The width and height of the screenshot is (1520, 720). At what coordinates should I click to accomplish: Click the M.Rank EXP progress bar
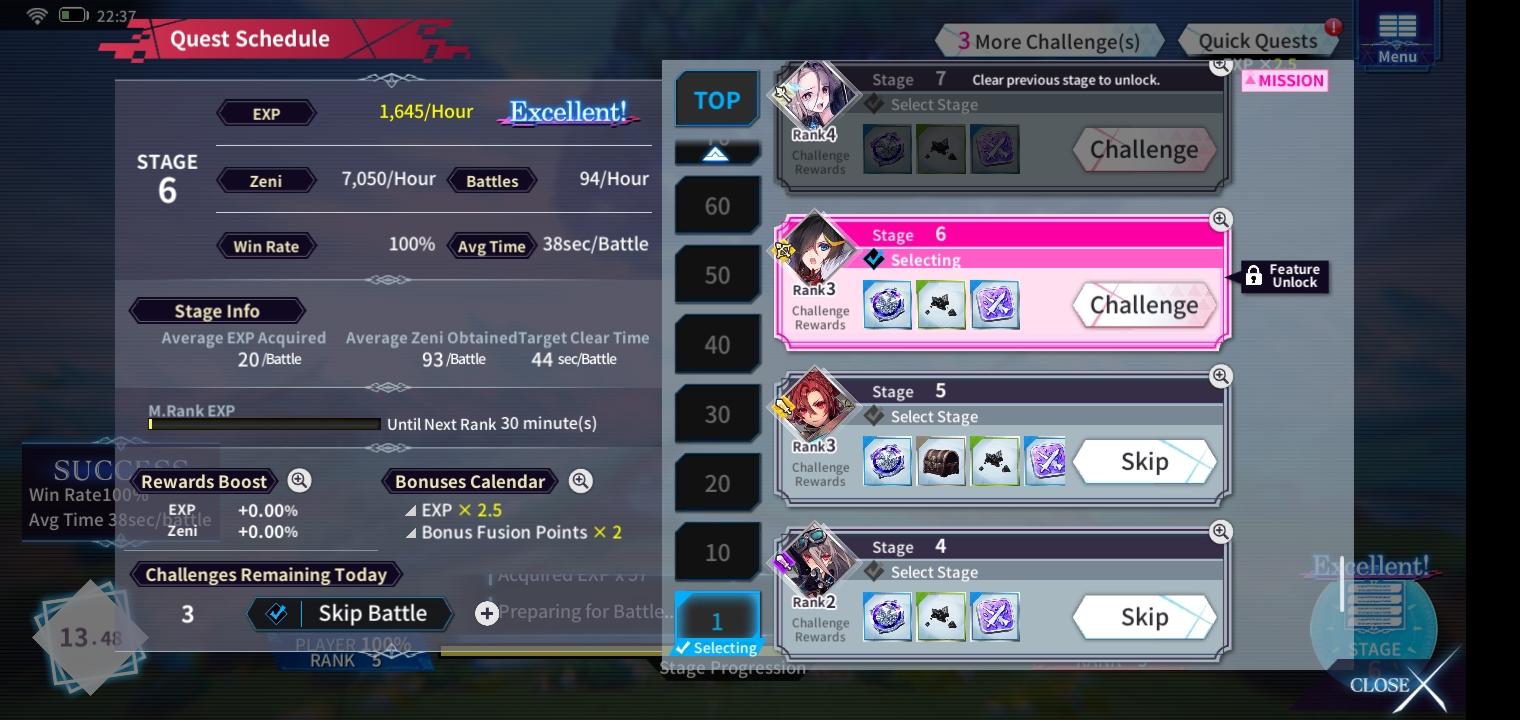(x=263, y=424)
